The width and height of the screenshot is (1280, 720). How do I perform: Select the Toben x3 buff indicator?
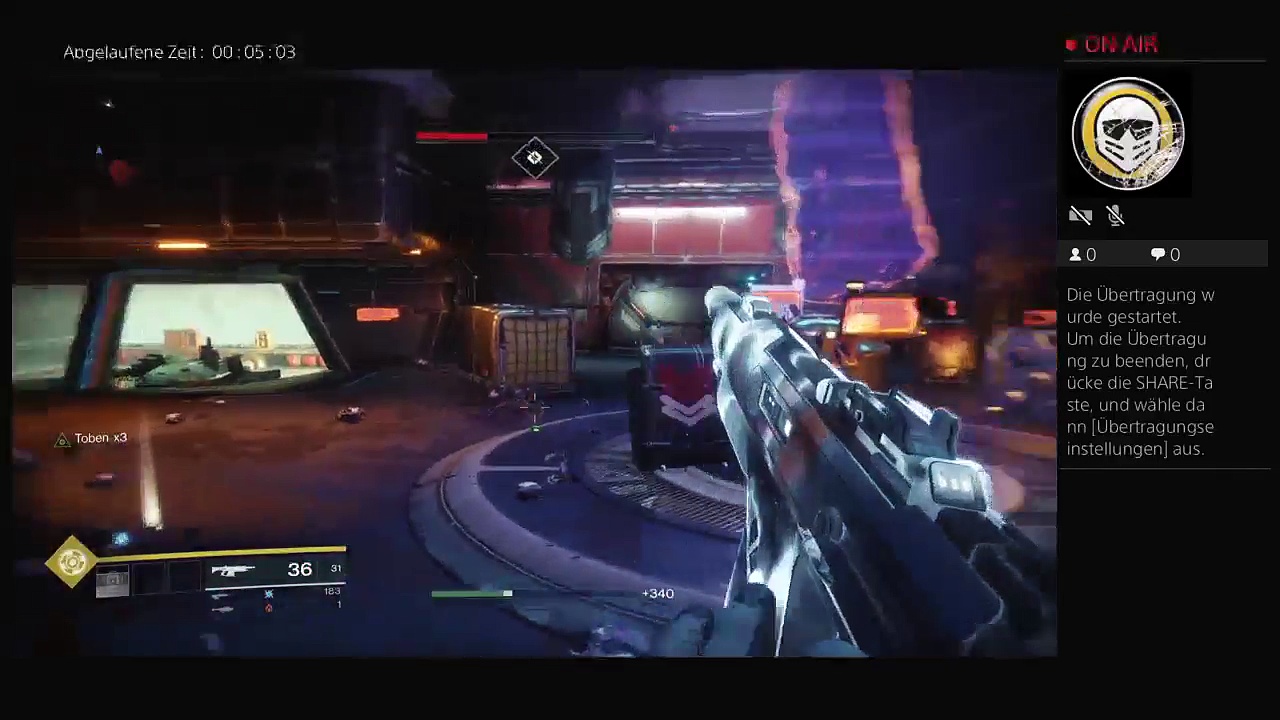pos(91,439)
